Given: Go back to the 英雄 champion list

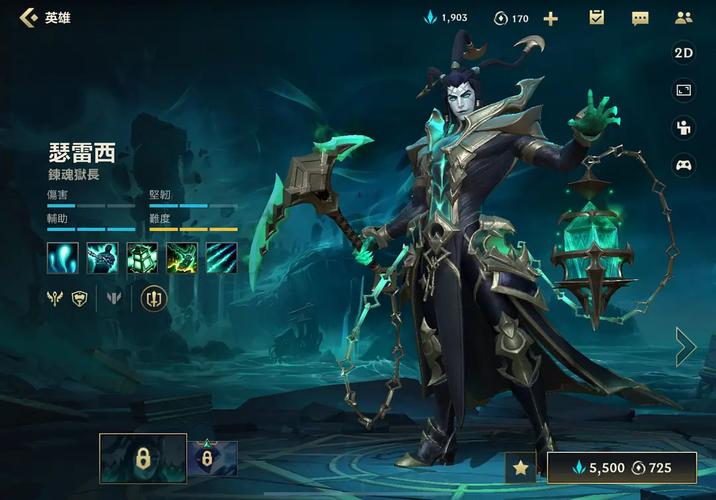Looking at the screenshot, I should point(28,17).
